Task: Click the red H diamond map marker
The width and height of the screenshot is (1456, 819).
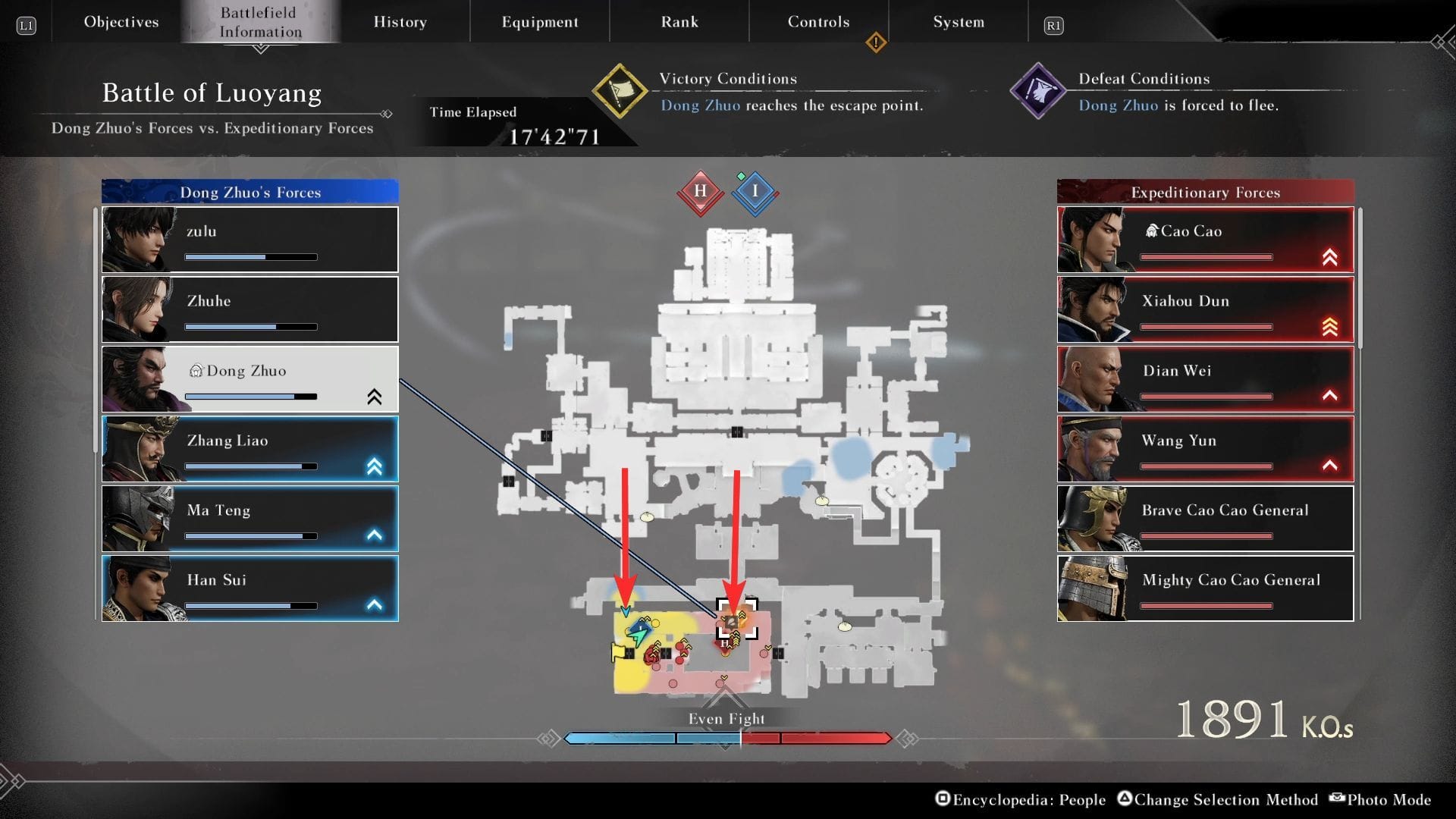Action: 700,192
